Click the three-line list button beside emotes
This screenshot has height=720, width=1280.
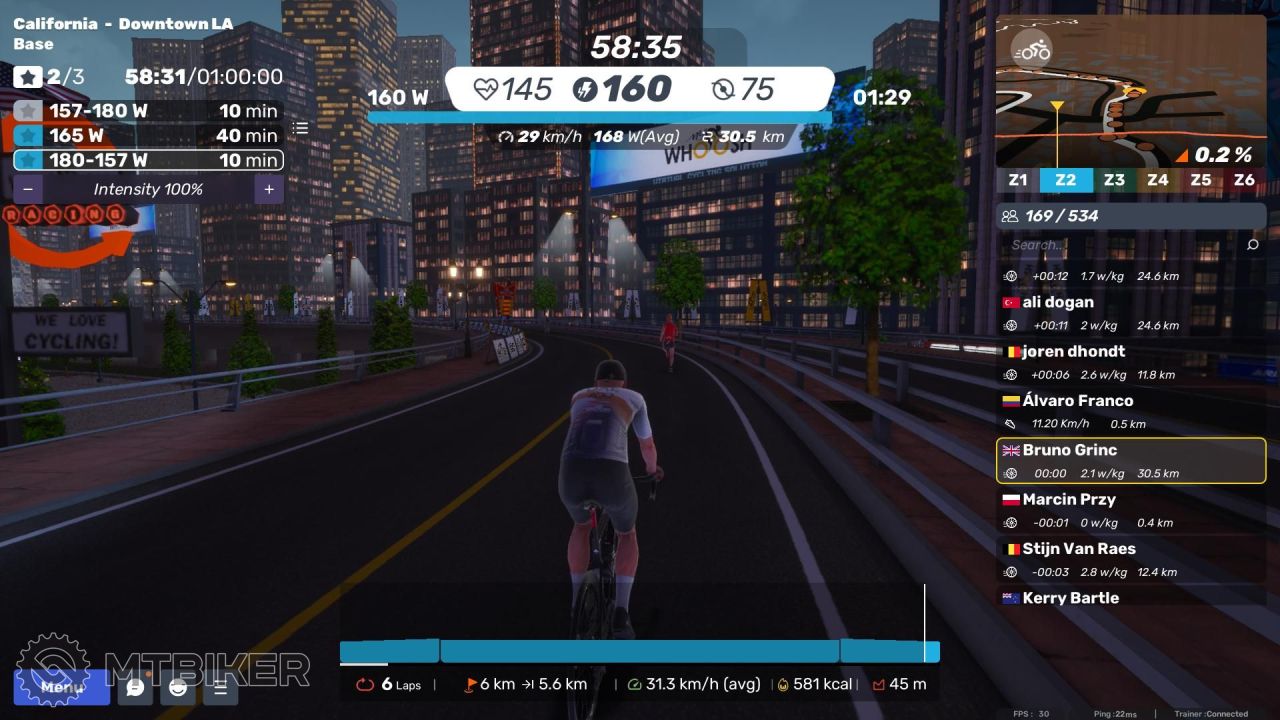(x=221, y=687)
